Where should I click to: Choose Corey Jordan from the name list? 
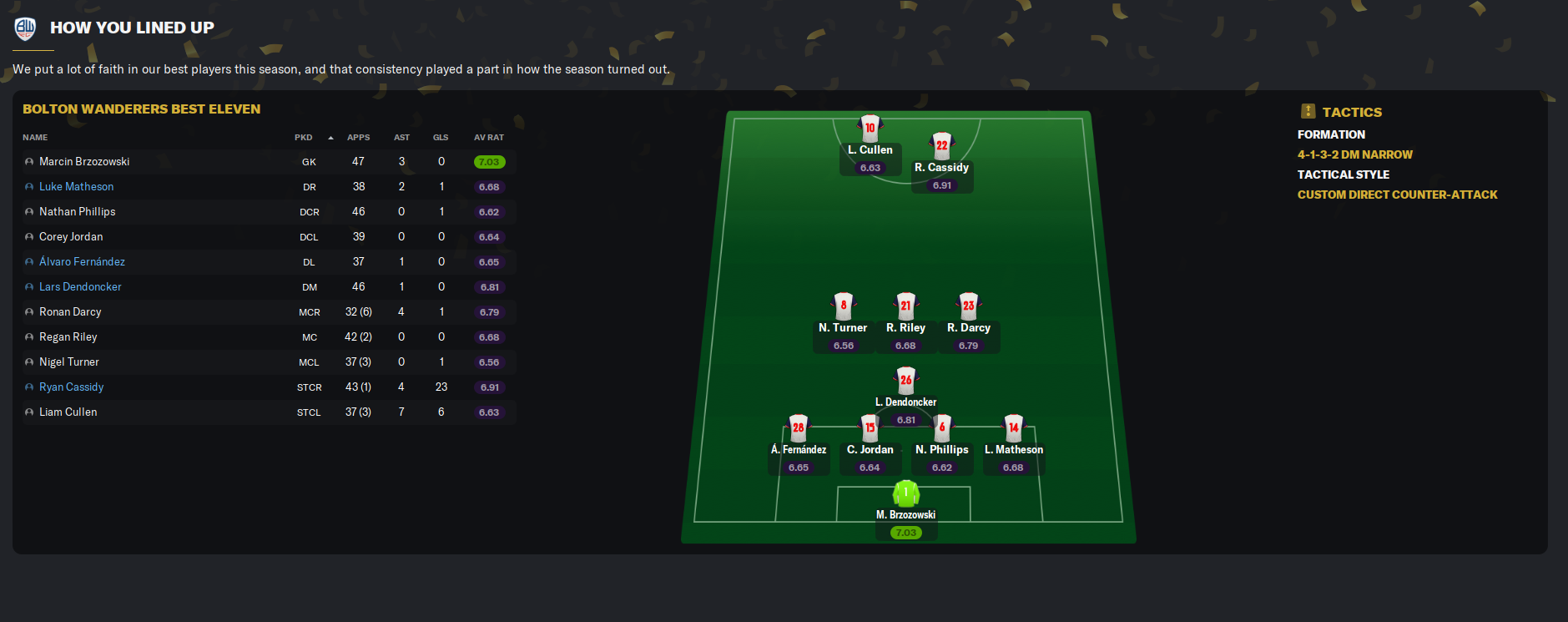[x=71, y=237]
